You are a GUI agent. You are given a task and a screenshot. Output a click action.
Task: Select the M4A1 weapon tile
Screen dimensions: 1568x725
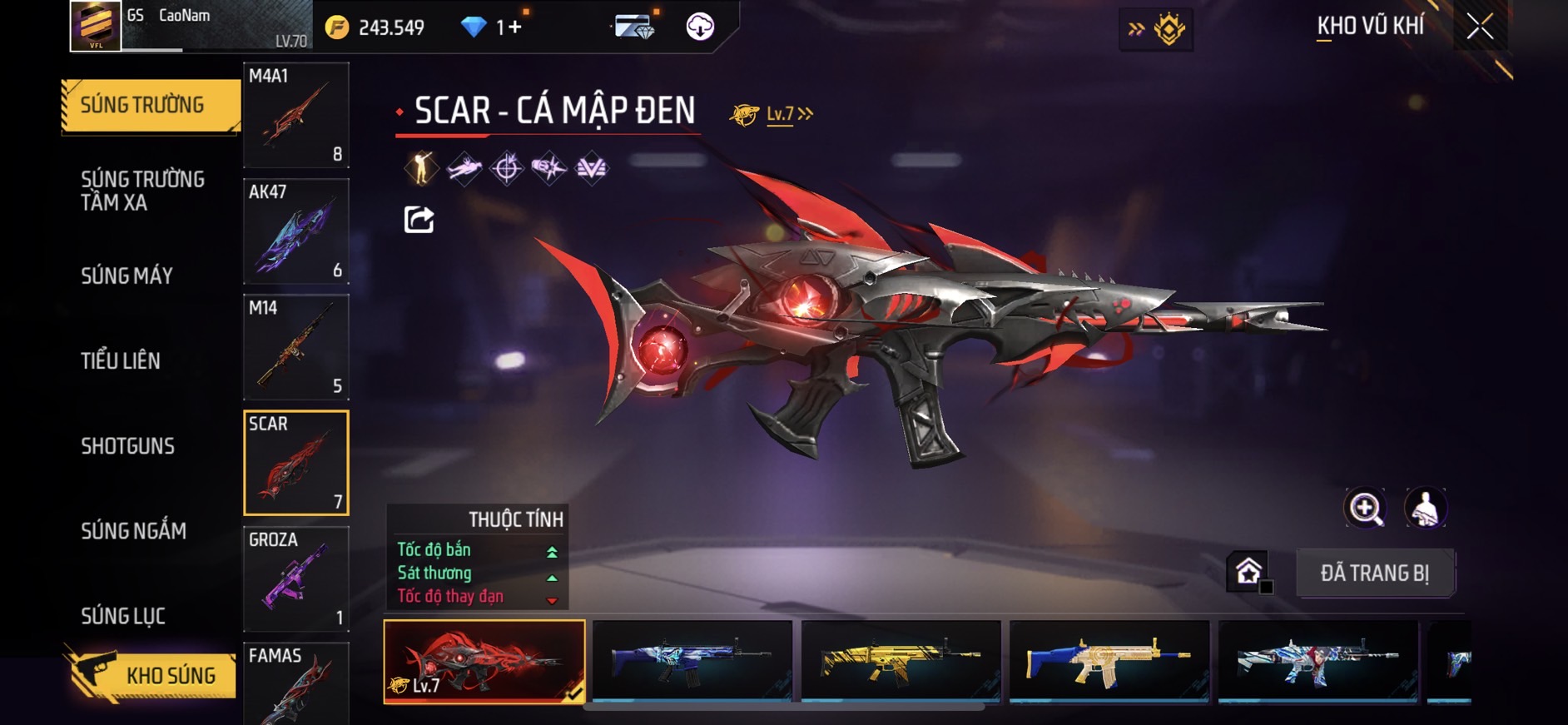pos(295,115)
